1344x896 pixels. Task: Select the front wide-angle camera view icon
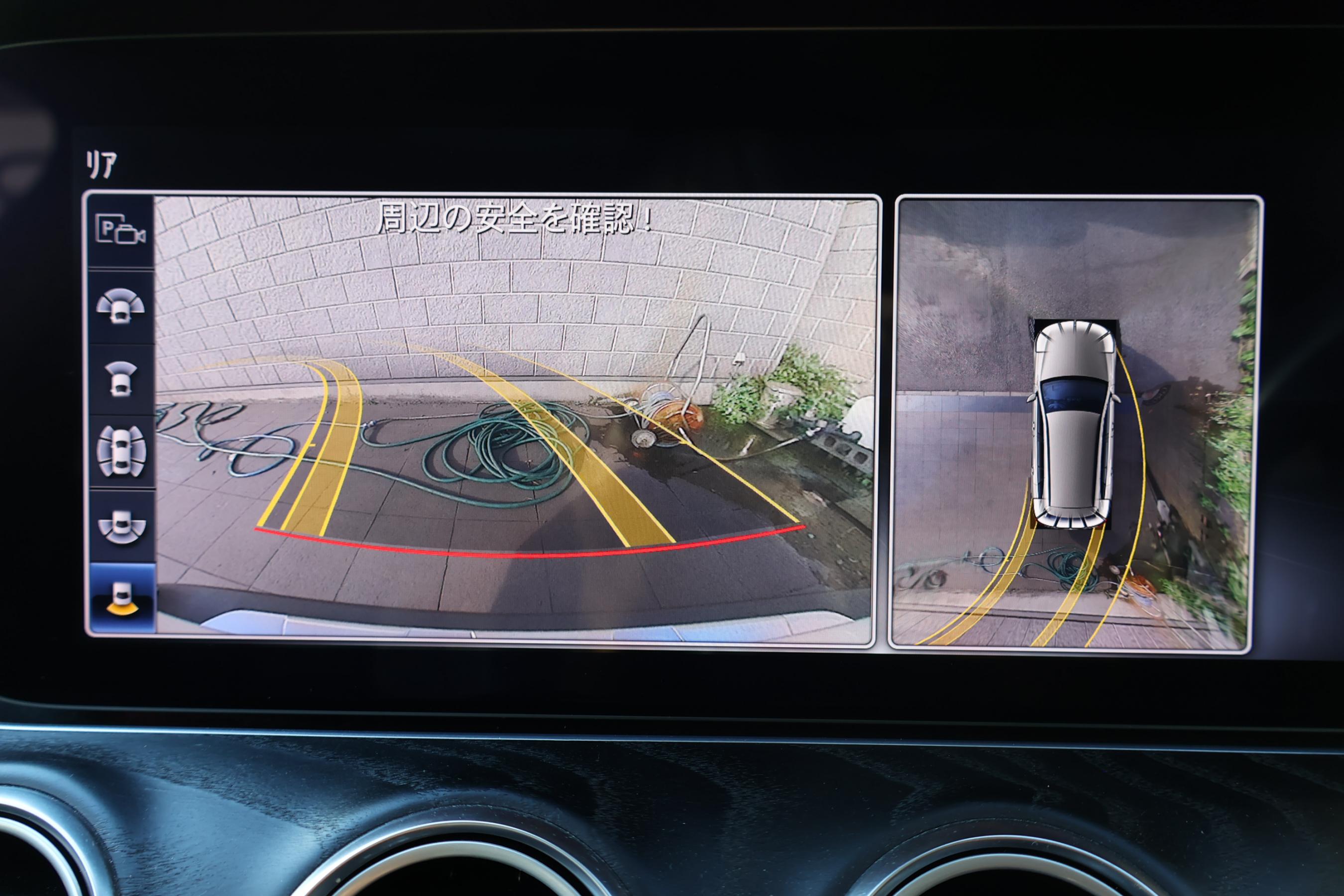pyautogui.click(x=120, y=307)
